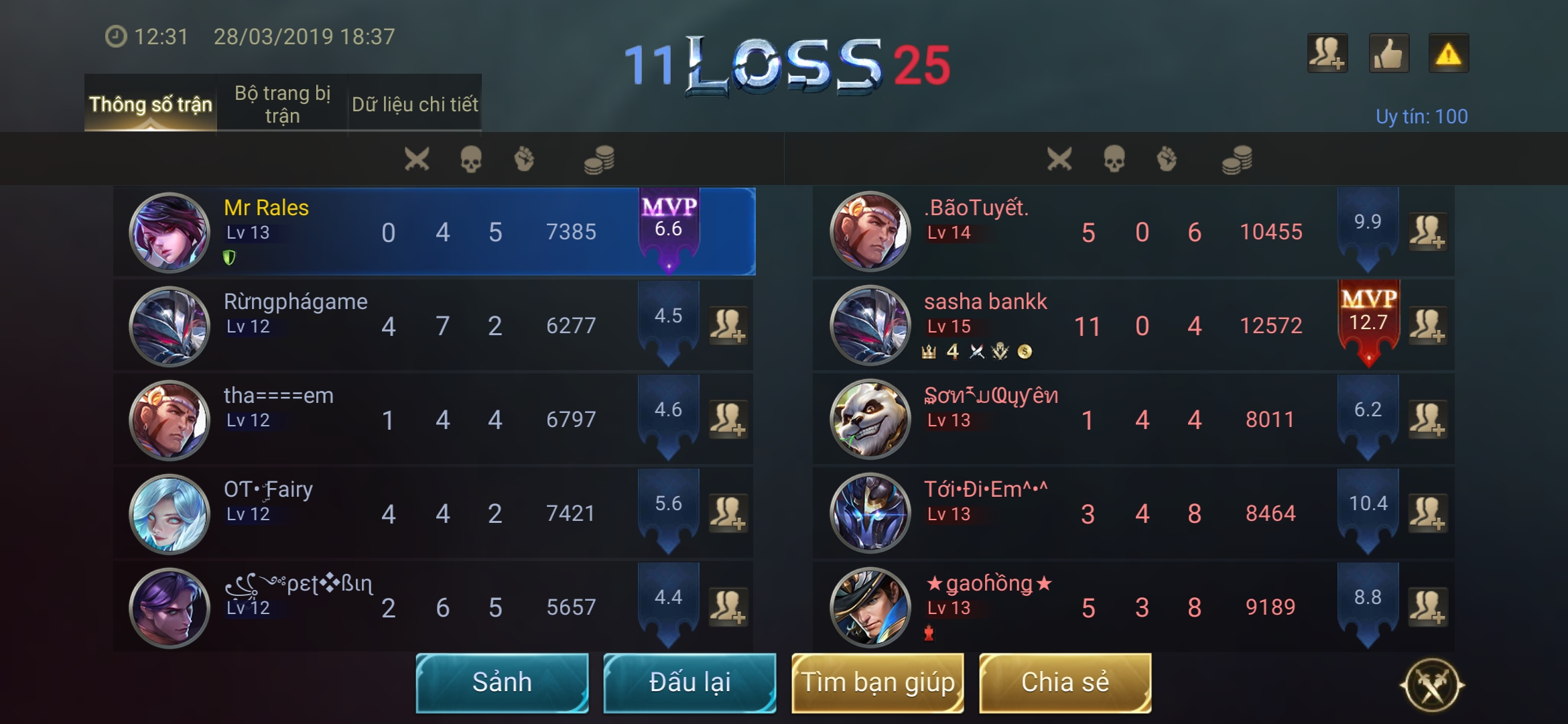Click the add-all-friends icon at top right
This screenshot has height=724, width=1568.
pos(1327,54)
